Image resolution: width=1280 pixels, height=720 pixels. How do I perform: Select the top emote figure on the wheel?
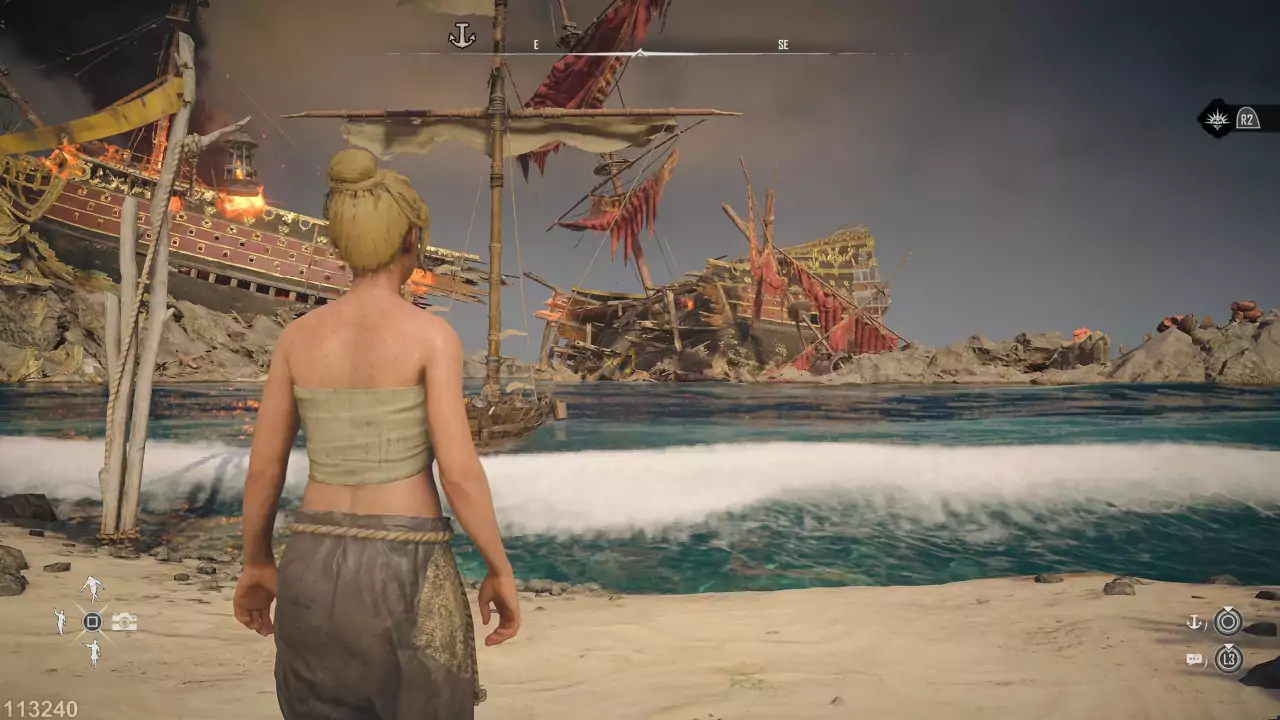pyautogui.click(x=92, y=587)
